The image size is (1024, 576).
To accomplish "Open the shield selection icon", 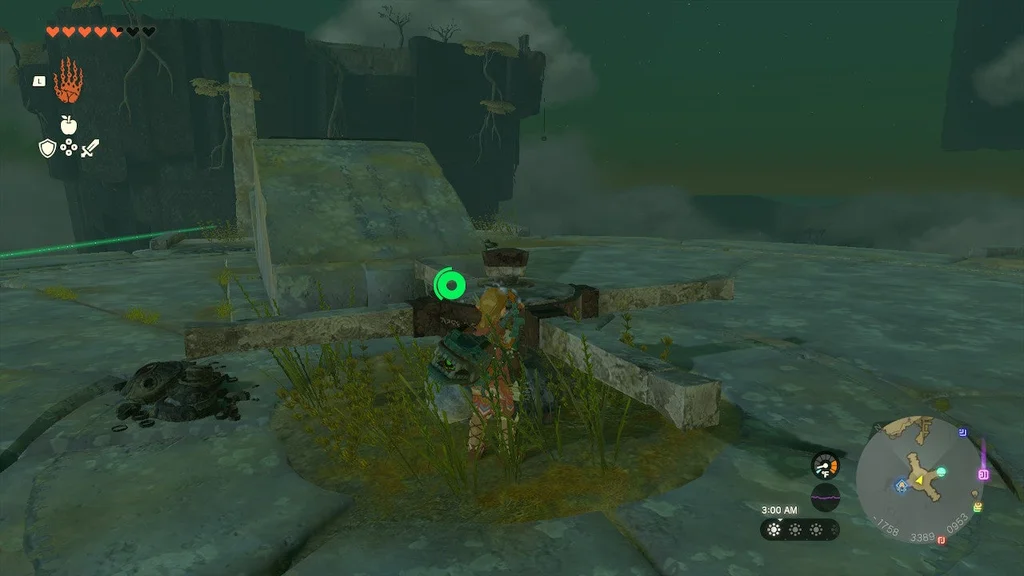I will (x=46, y=148).
